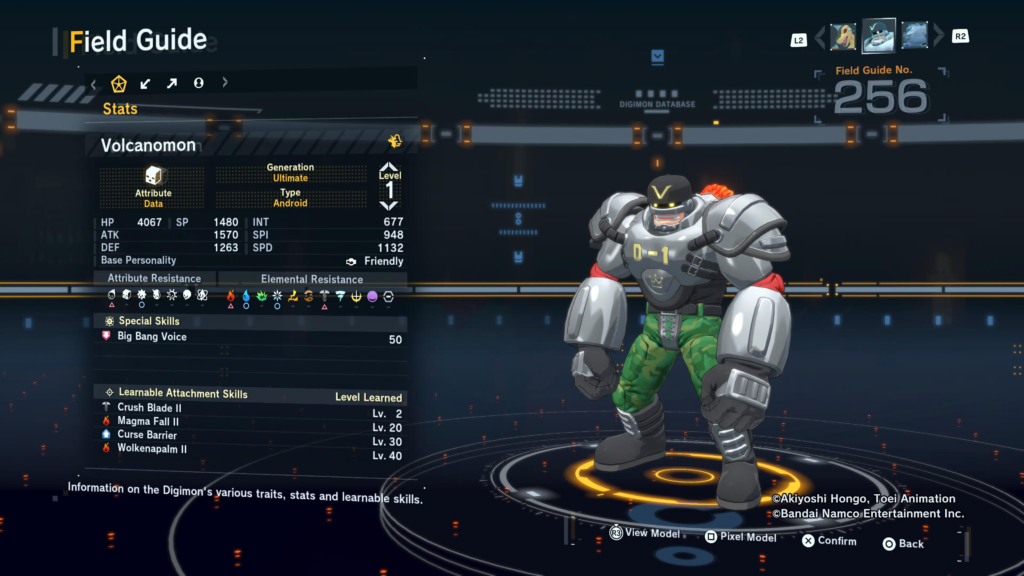The image size is (1024, 576).
Task: Go to the previous tab with left chevron
Action: 94,83
